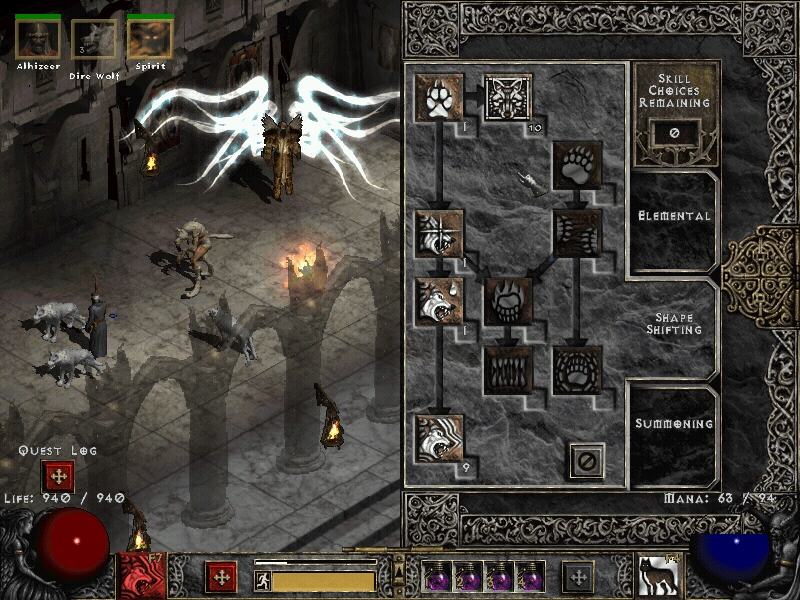Select the Lycanthropy skill icon
The image size is (800, 600).
(508, 97)
